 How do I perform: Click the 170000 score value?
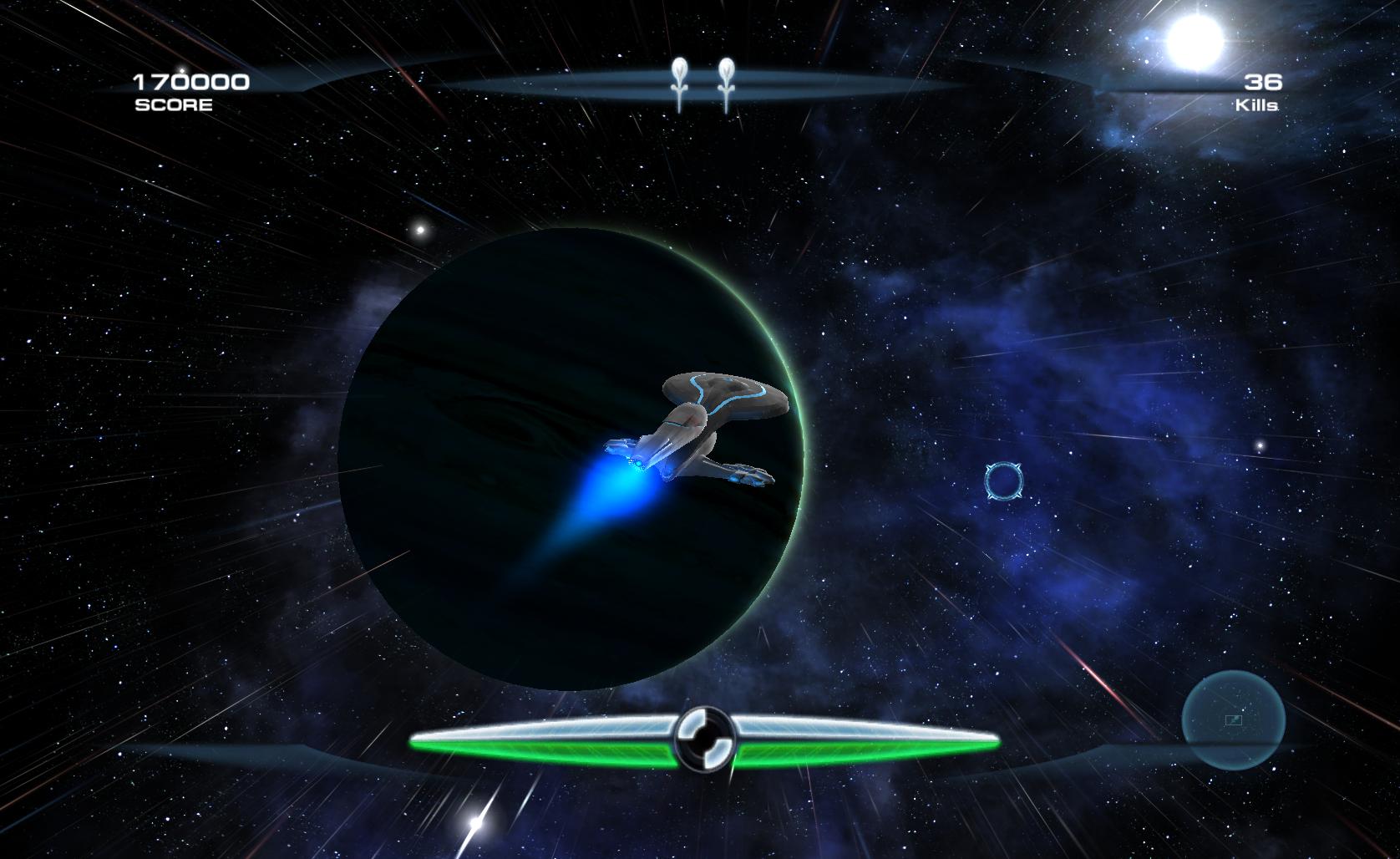(190, 81)
